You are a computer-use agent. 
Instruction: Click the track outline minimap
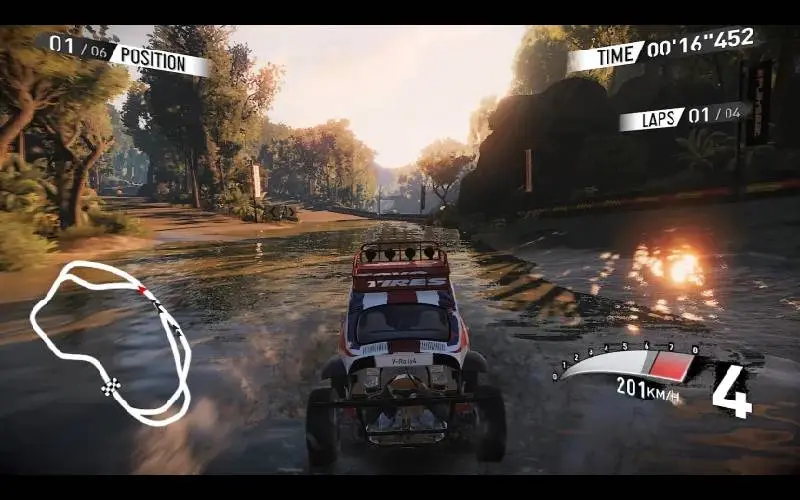[x=110, y=340]
